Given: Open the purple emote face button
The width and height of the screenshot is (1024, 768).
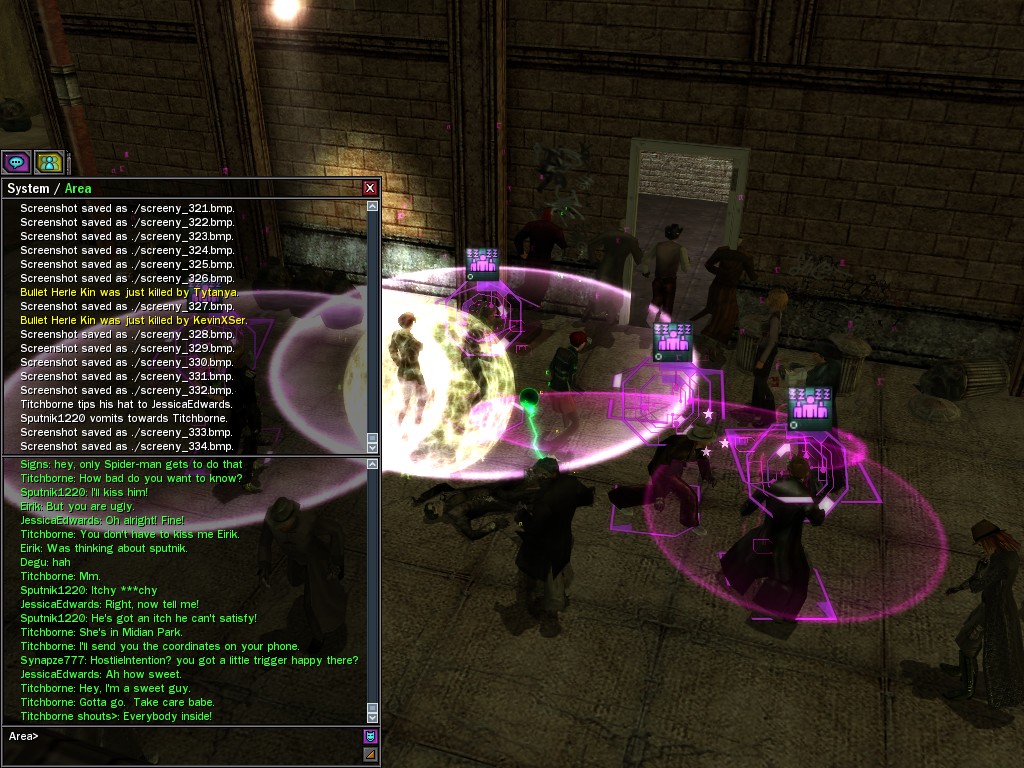Looking at the screenshot, I should 370,736.
